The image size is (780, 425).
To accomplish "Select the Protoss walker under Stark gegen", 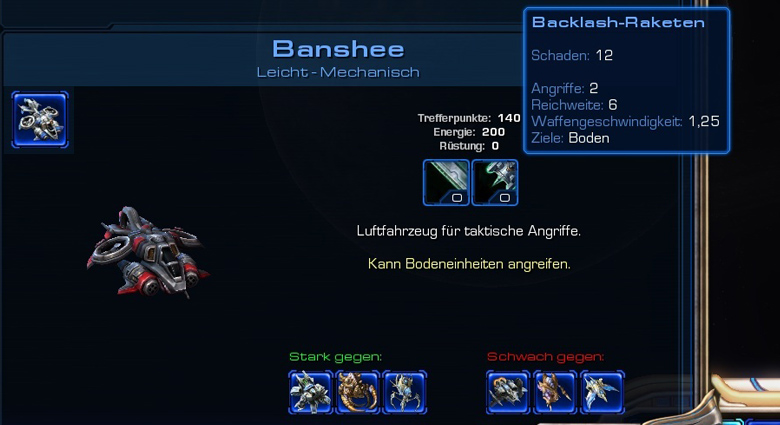I will tap(404, 392).
